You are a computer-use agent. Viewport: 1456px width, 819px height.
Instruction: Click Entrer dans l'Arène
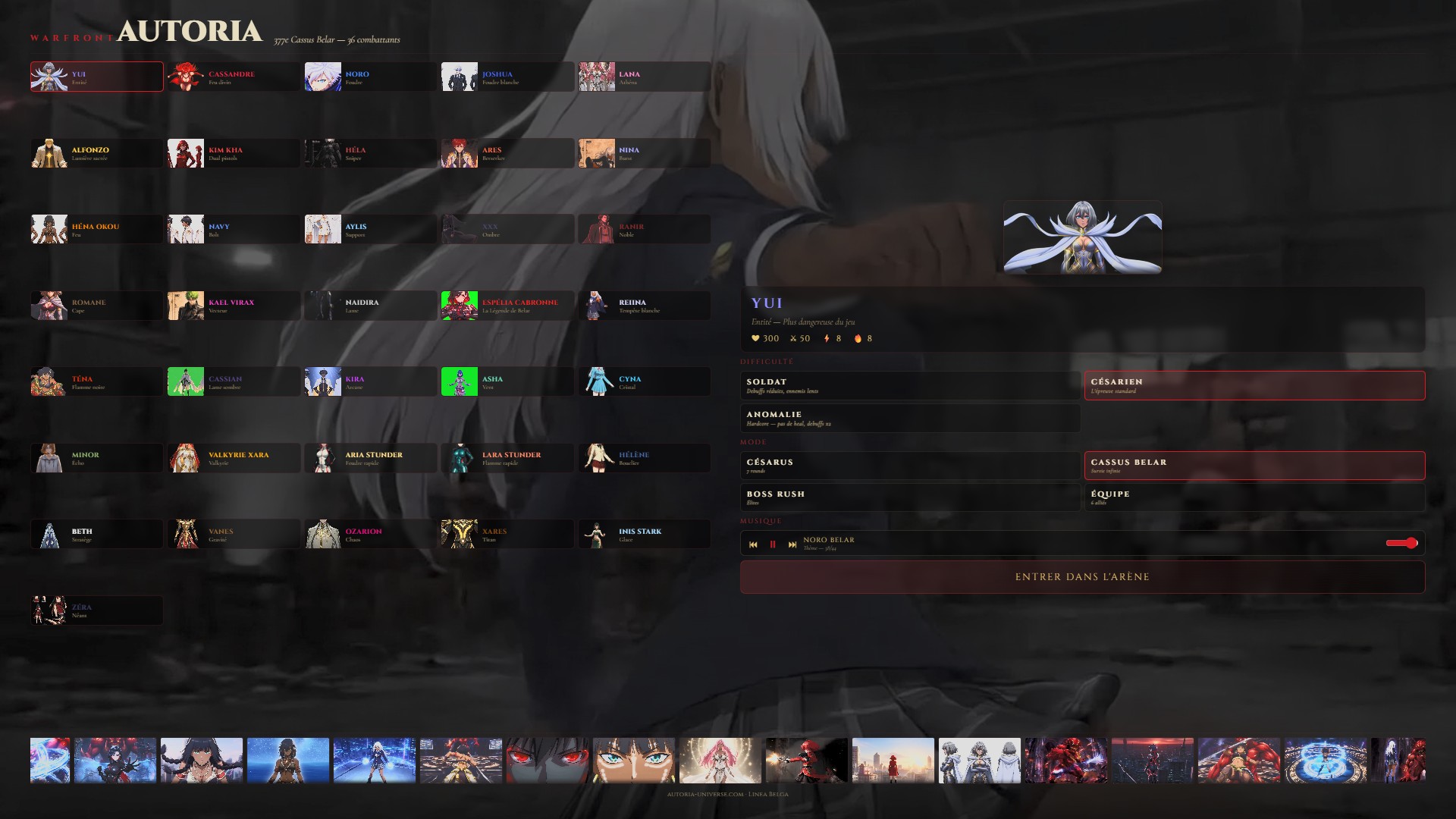click(x=1082, y=577)
